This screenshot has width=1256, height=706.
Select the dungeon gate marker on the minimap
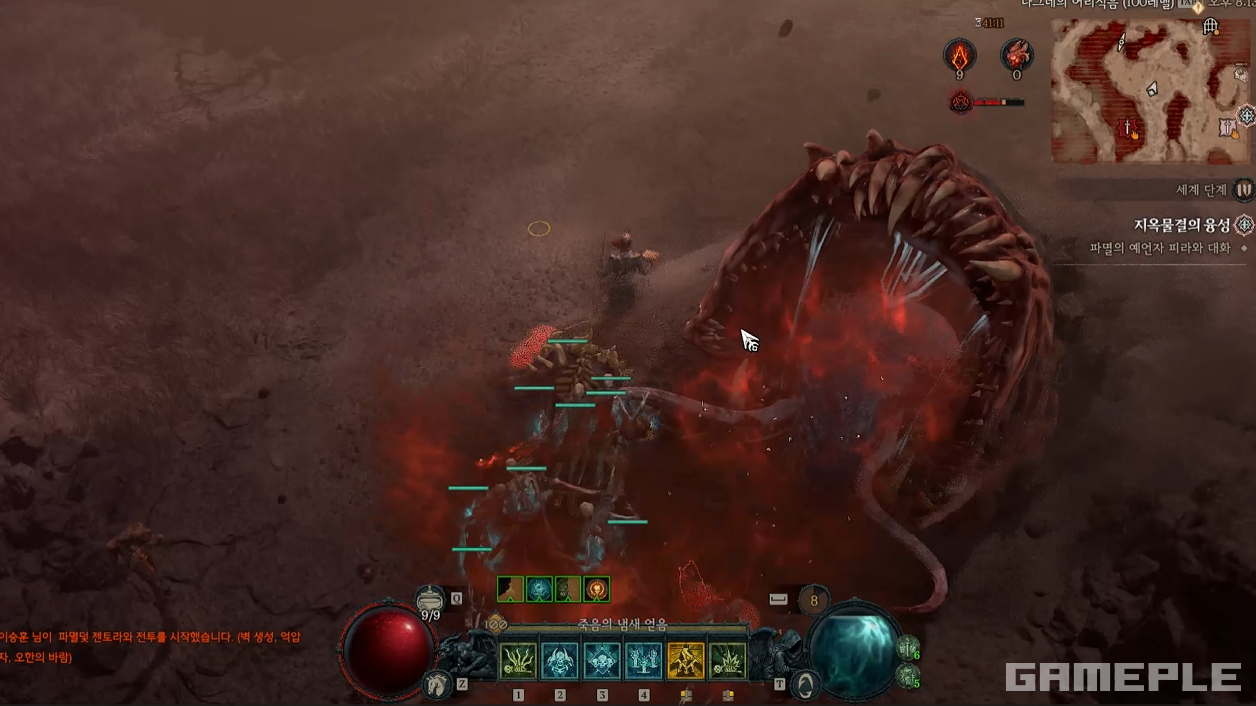(1210, 26)
